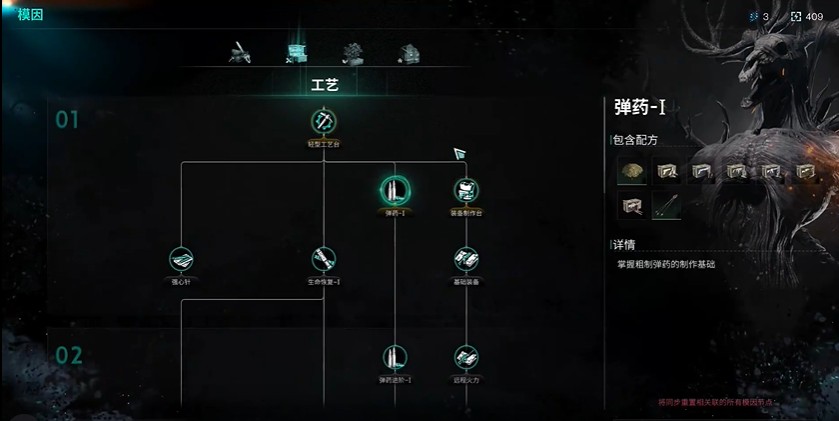Switch to the first memetic category tab

pyautogui.click(x=240, y=52)
